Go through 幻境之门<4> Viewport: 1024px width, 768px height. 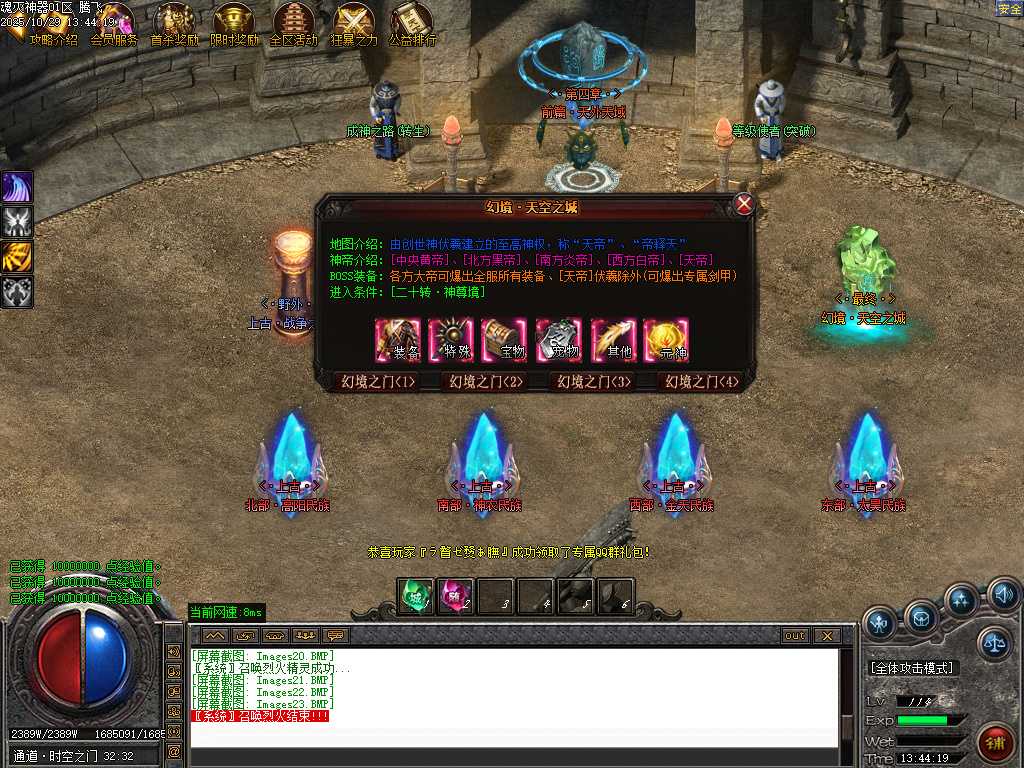point(702,381)
